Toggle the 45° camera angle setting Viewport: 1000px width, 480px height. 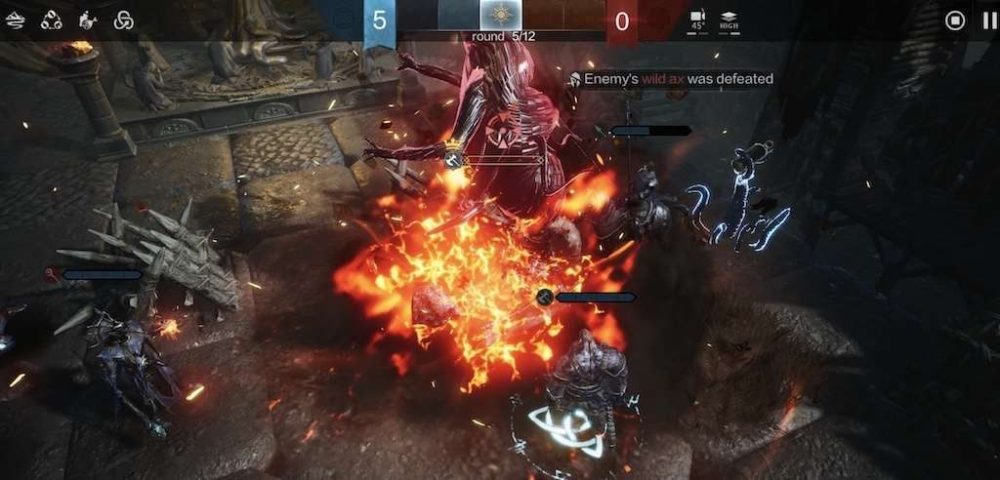coord(698,20)
